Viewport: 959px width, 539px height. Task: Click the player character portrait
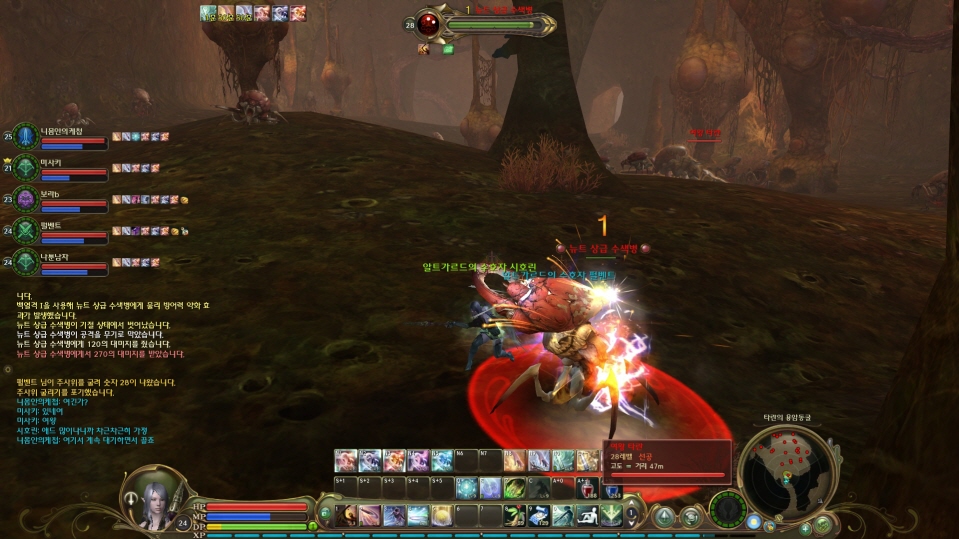(152, 497)
